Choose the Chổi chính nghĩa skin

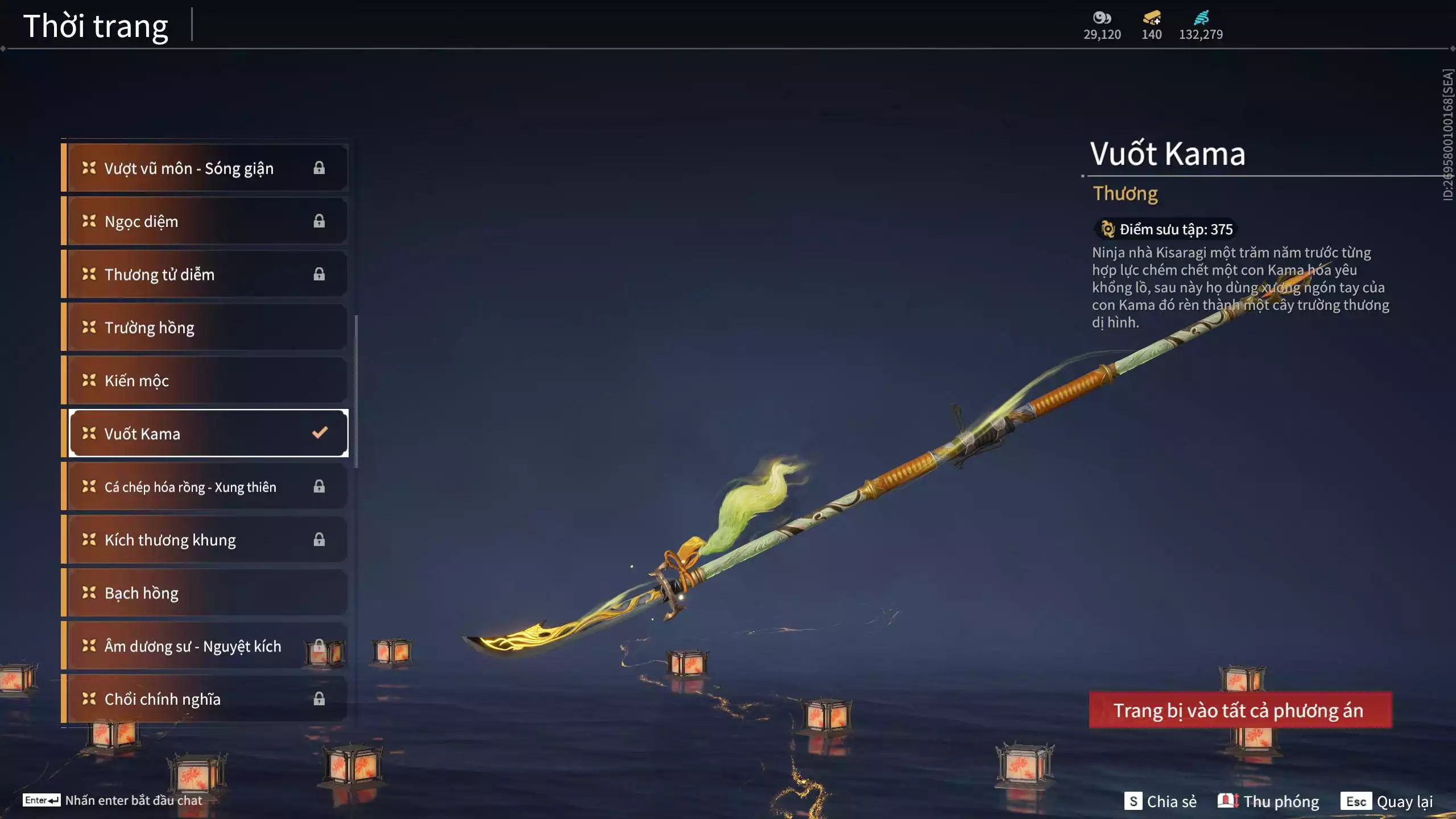coord(205,699)
